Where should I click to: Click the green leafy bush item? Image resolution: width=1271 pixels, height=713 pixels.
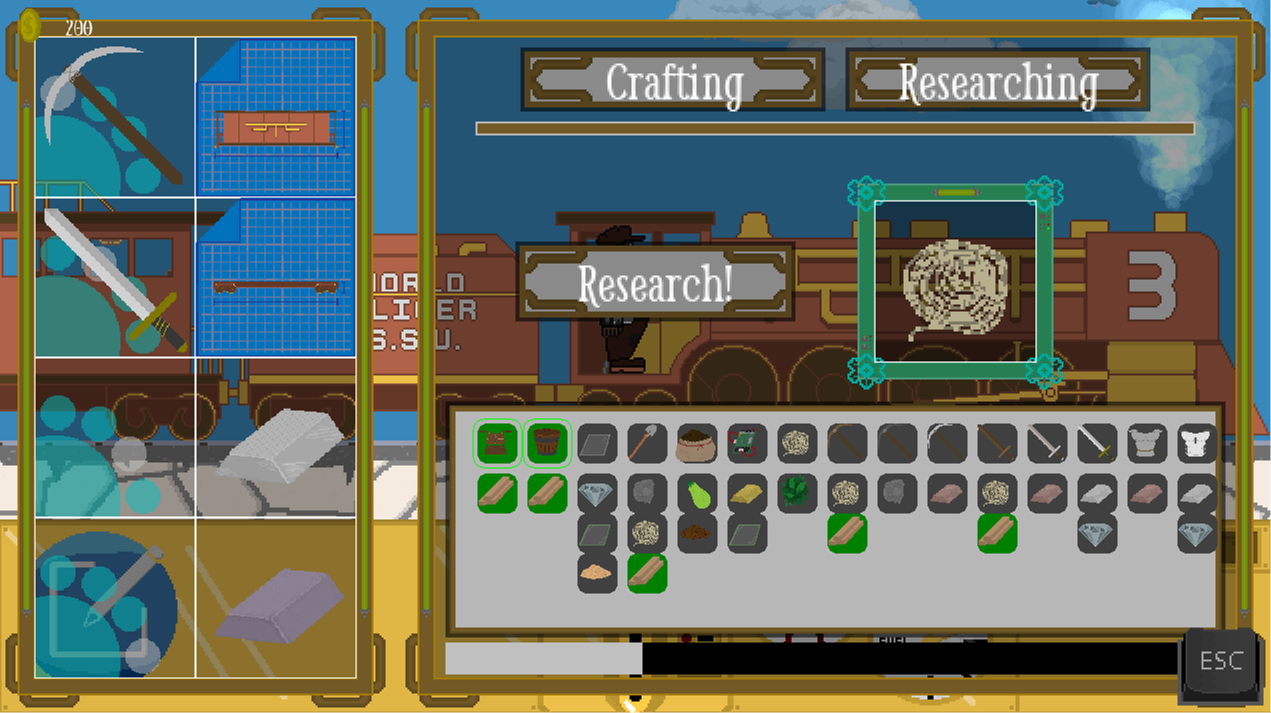tap(797, 493)
